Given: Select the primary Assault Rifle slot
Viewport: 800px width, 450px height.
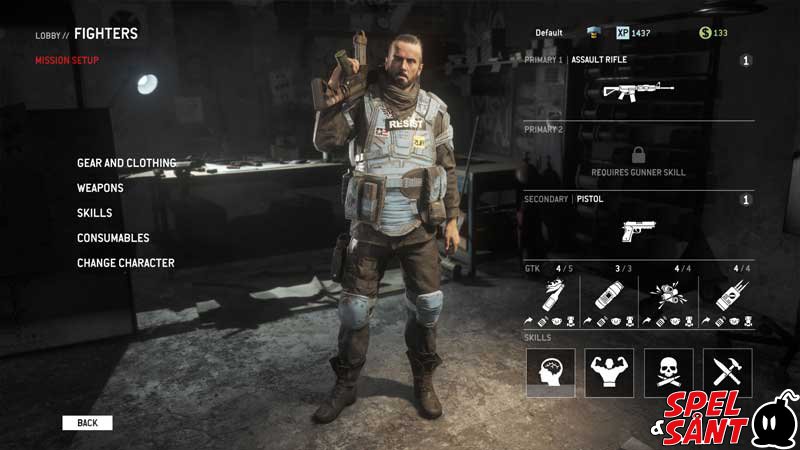Looking at the screenshot, I should point(638,91).
